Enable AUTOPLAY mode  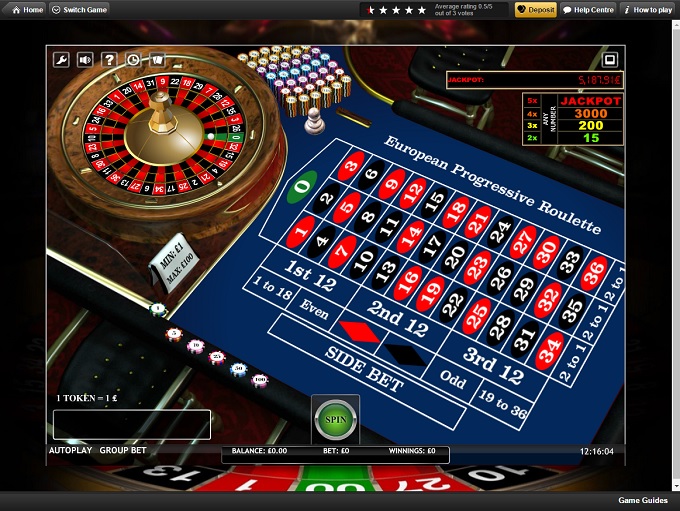tap(70, 451)
